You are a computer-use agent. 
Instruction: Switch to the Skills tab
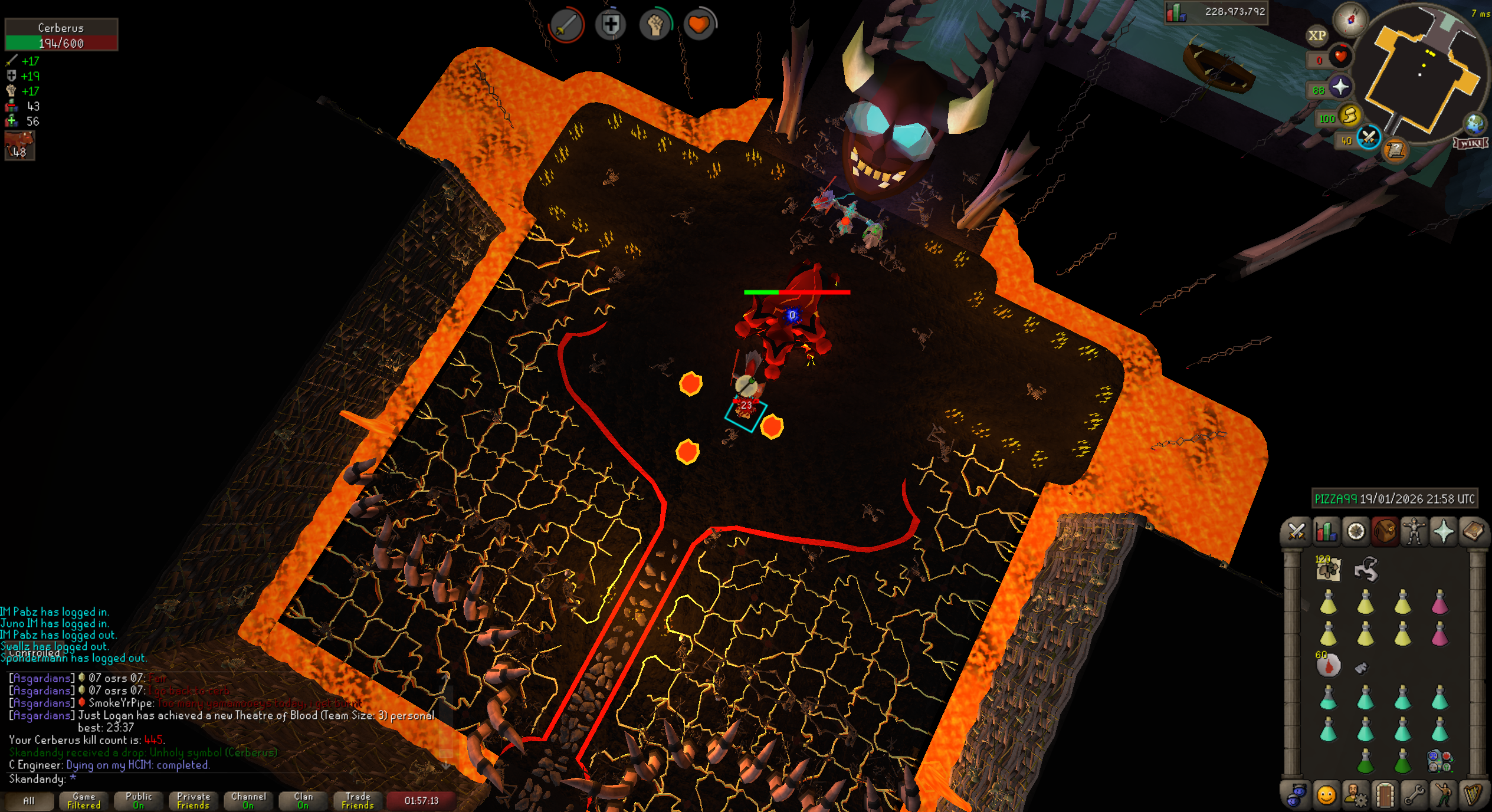[1326, 532]
